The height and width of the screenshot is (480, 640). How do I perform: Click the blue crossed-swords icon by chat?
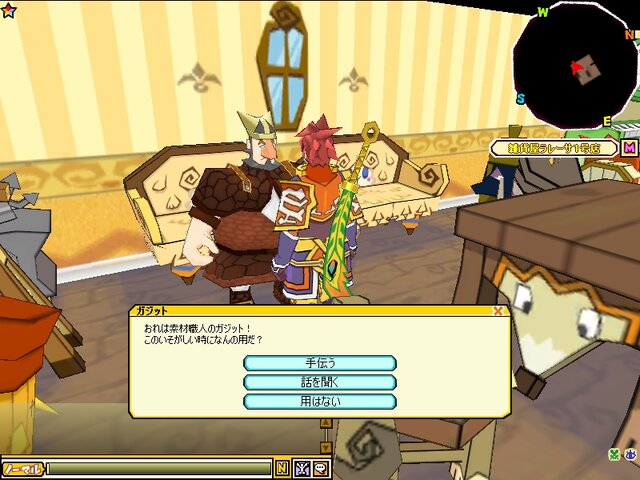[x=302, y=467]
